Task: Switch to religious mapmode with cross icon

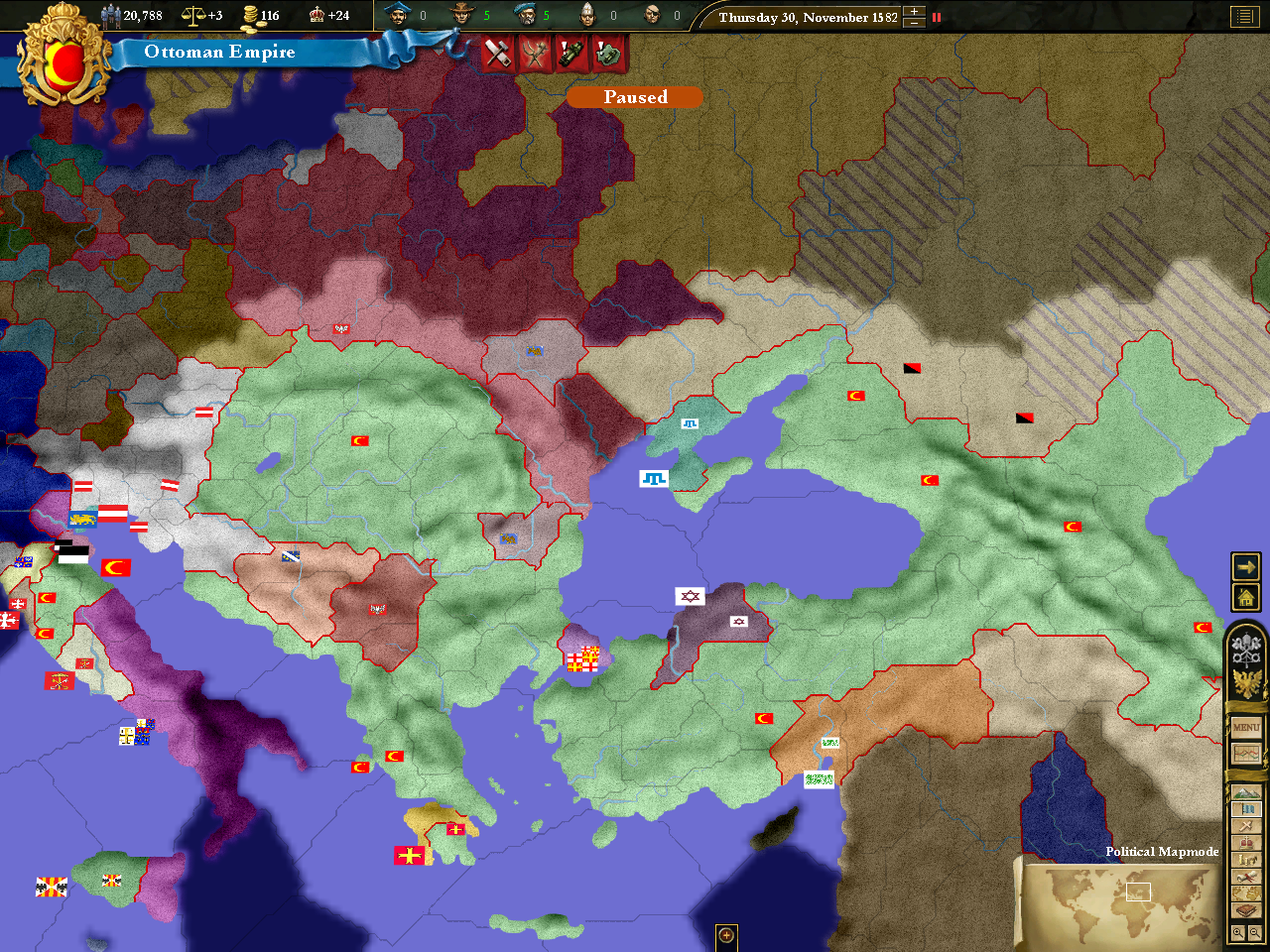Action: pyautogui.click(x=1246, y=826)
